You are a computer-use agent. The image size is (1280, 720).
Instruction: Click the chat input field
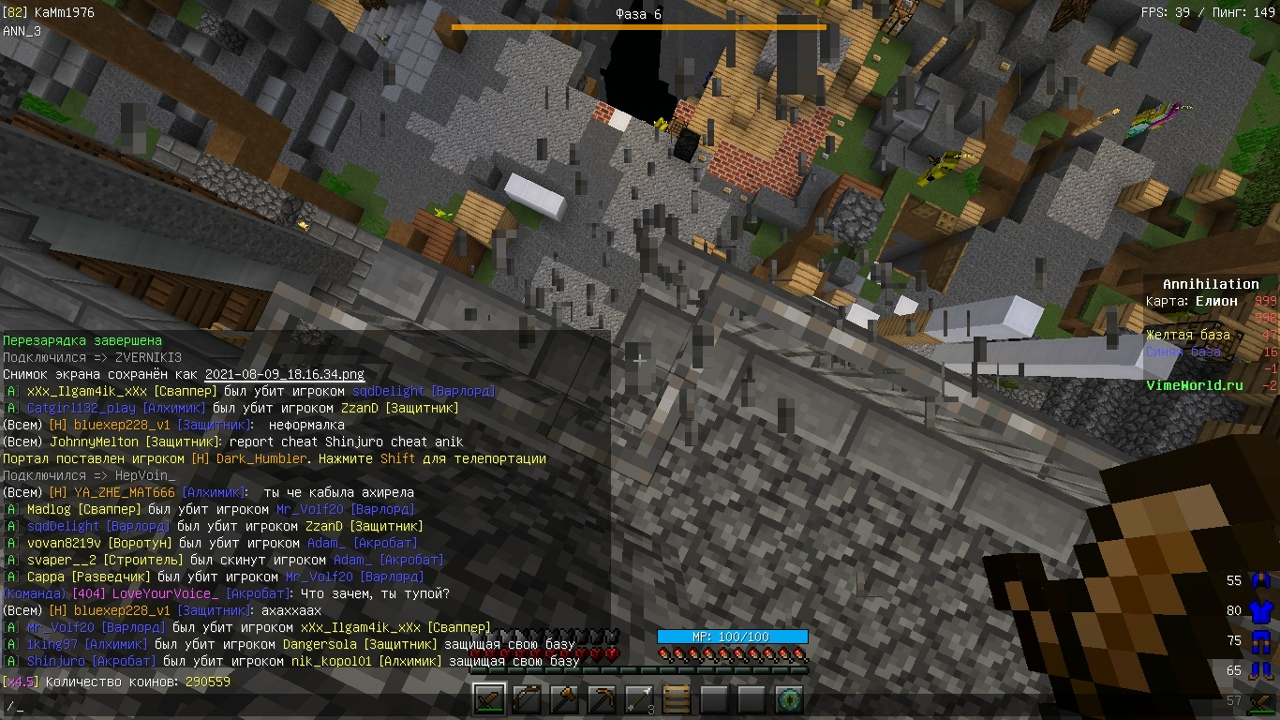point(300,706)
